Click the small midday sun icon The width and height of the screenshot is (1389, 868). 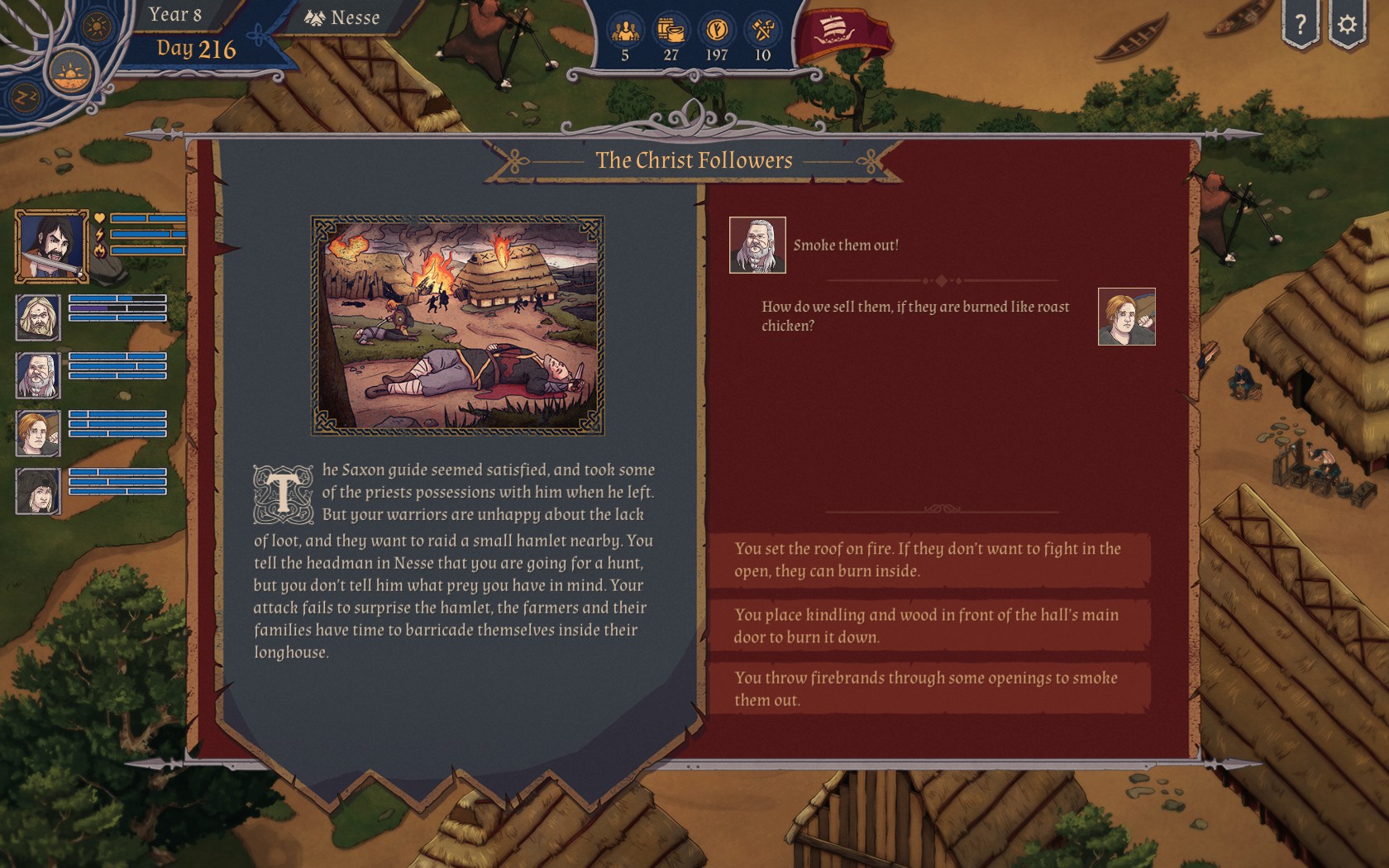[97, 26]
